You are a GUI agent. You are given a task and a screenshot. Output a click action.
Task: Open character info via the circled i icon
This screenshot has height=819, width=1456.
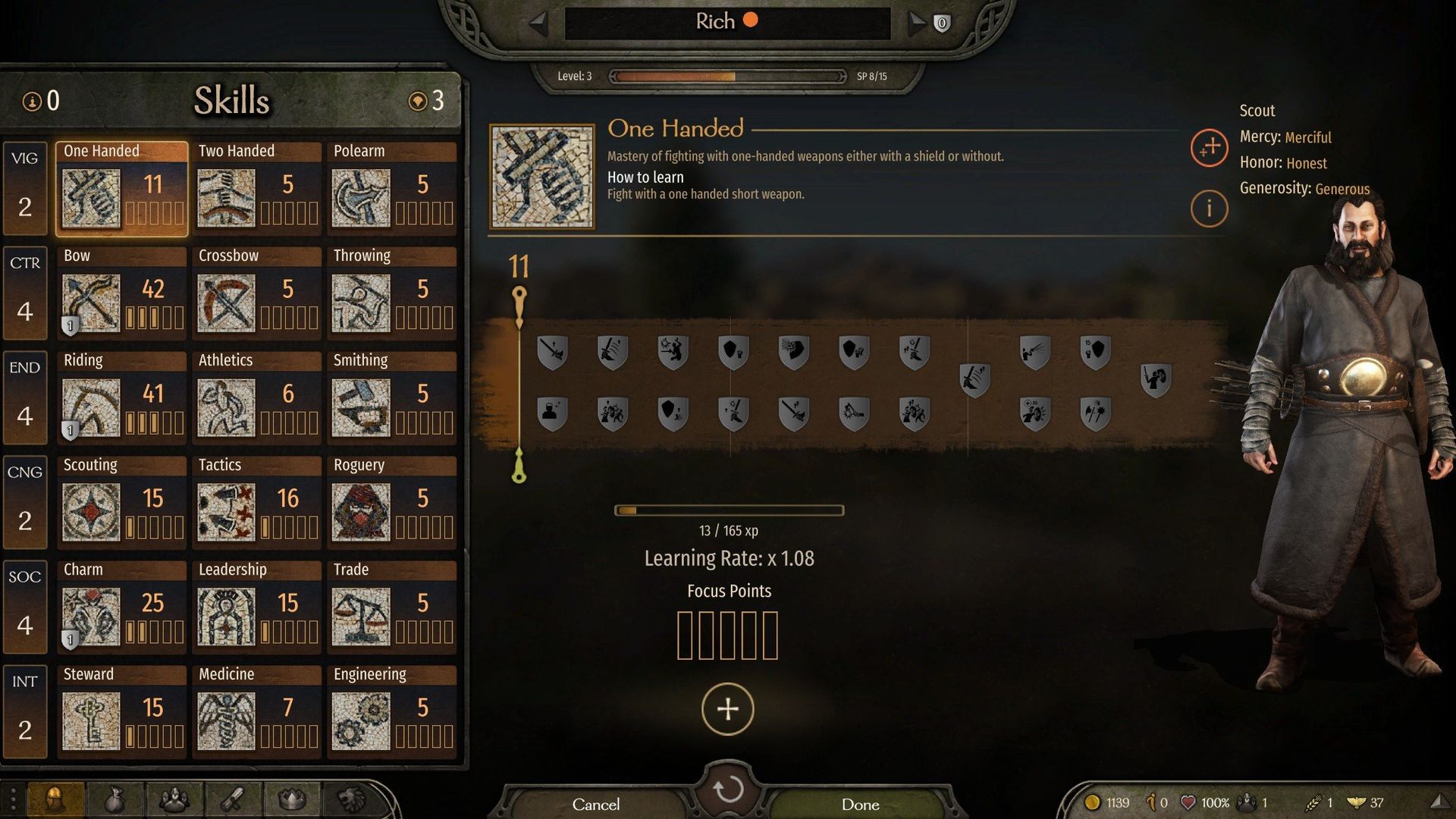(1210, 209)
